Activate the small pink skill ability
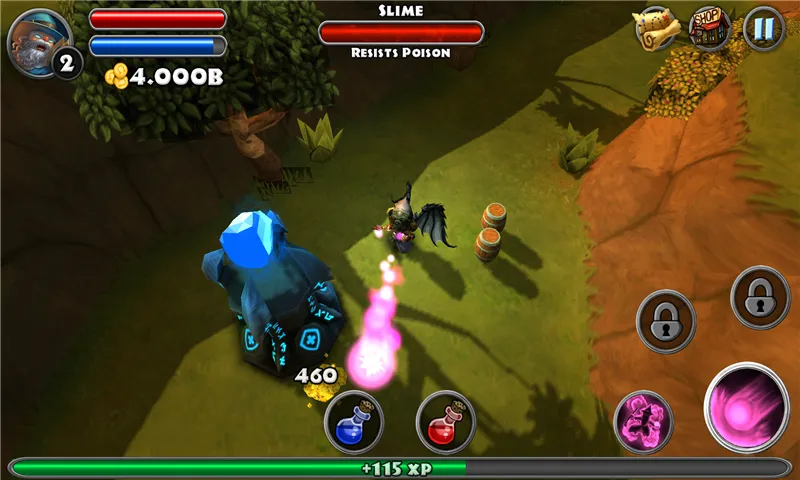Screen dimensions: 800x480 642,421
